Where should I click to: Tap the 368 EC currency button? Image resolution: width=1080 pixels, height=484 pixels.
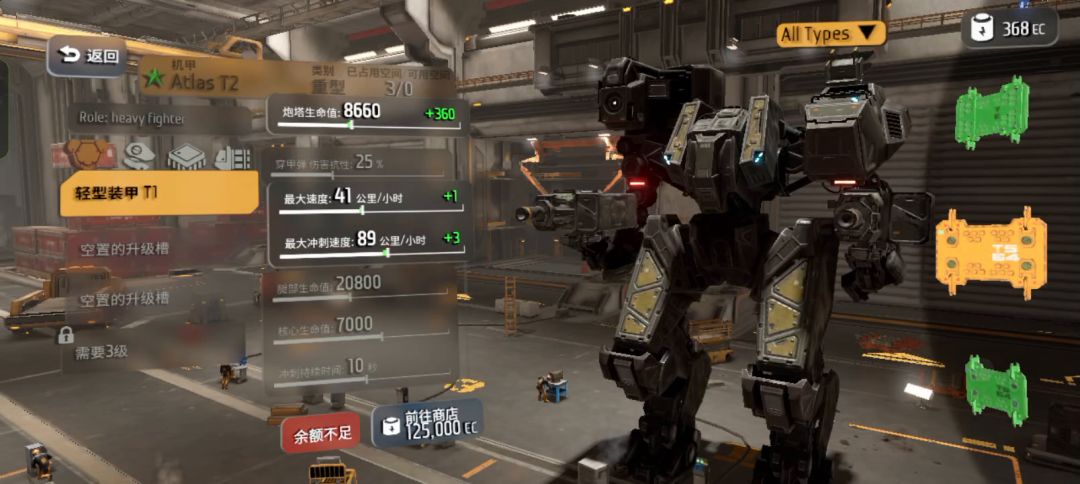coord(1009,28)
